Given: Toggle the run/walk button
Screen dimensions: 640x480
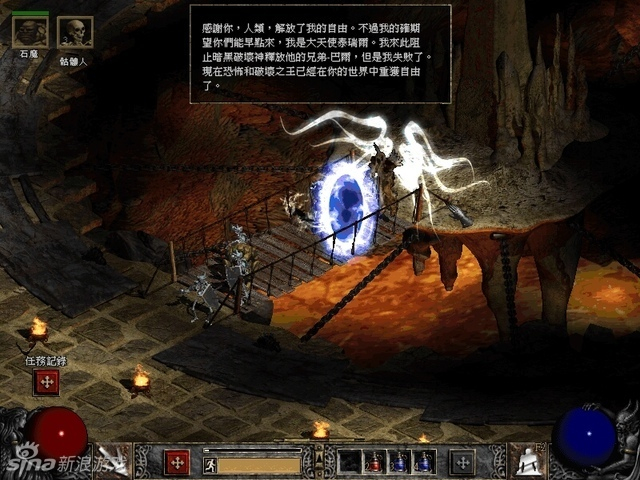Looking at the screenshot, I should click(x=211, y=463).
